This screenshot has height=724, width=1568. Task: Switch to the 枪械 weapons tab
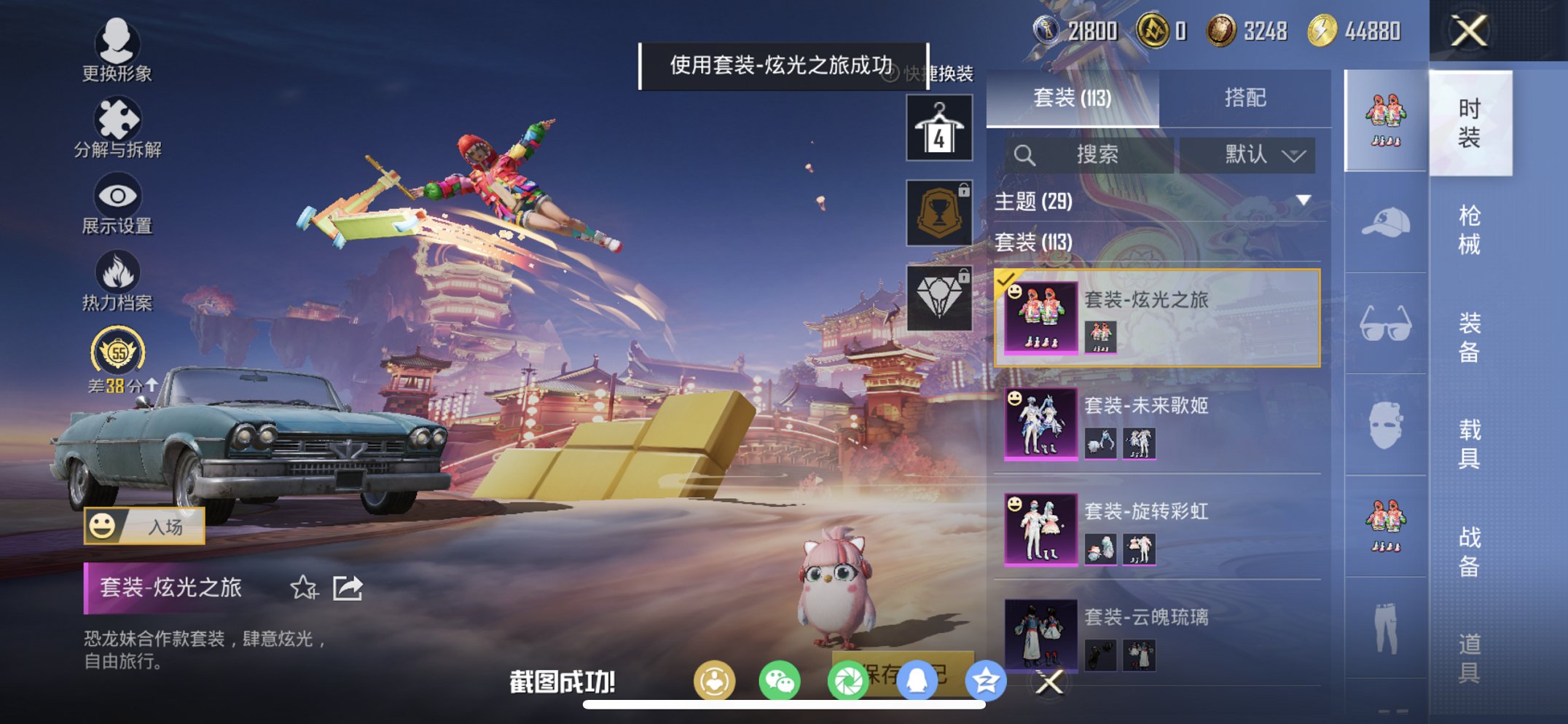coord(1470,226)
